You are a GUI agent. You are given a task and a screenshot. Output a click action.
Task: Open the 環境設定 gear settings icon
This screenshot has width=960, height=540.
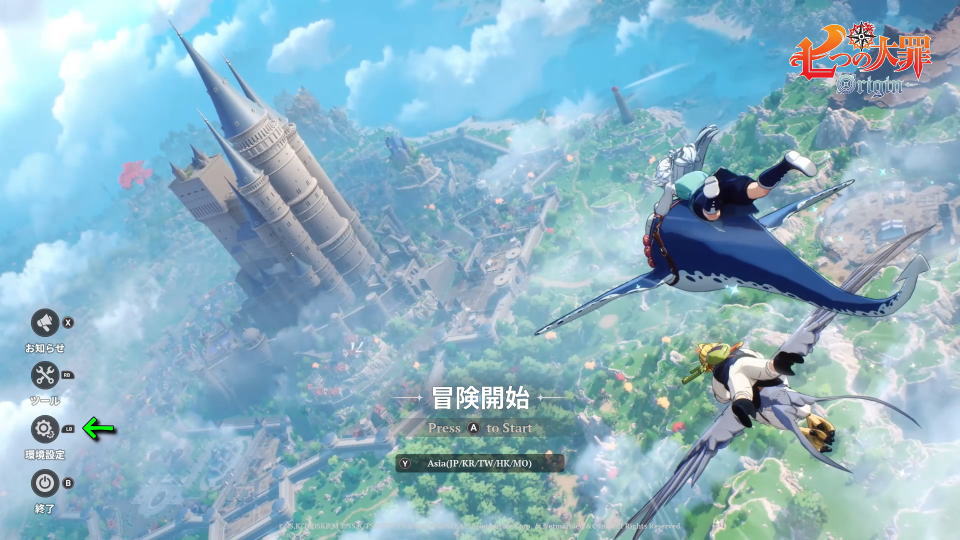pos(44,429)
